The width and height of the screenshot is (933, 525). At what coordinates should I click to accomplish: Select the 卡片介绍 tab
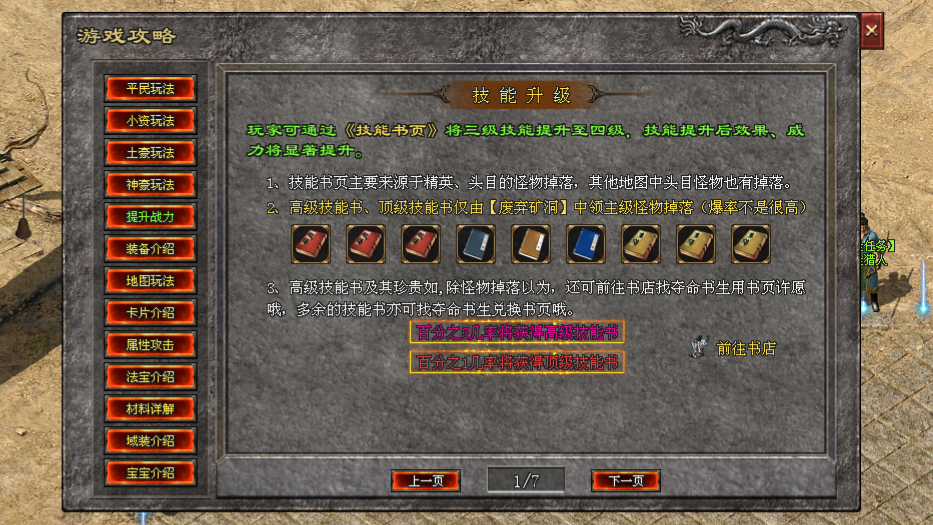tap(150, 312)
